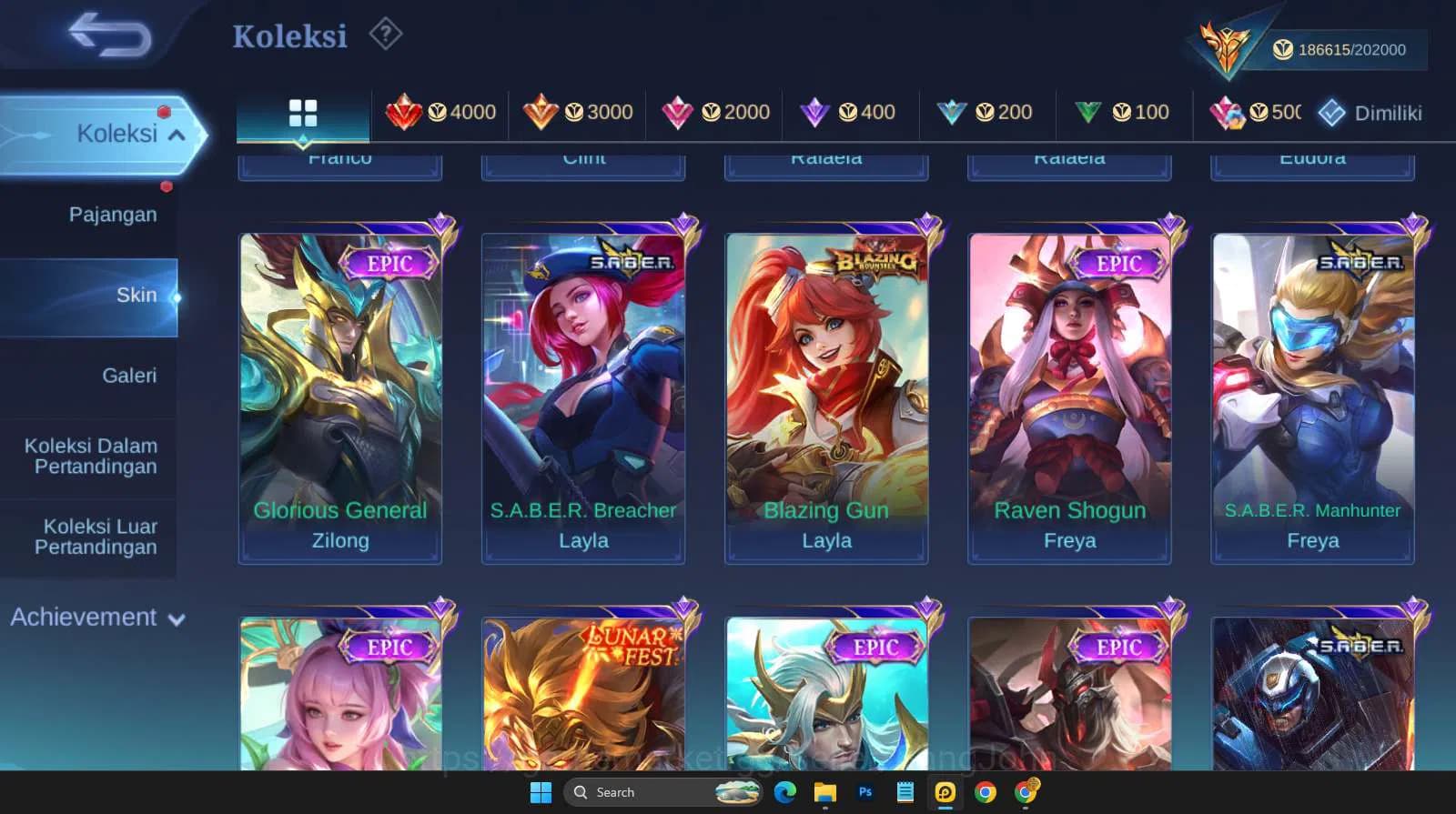Open the Galeri section
Image resolution: width=1456 pixels, height=814 pixels.
130,375
